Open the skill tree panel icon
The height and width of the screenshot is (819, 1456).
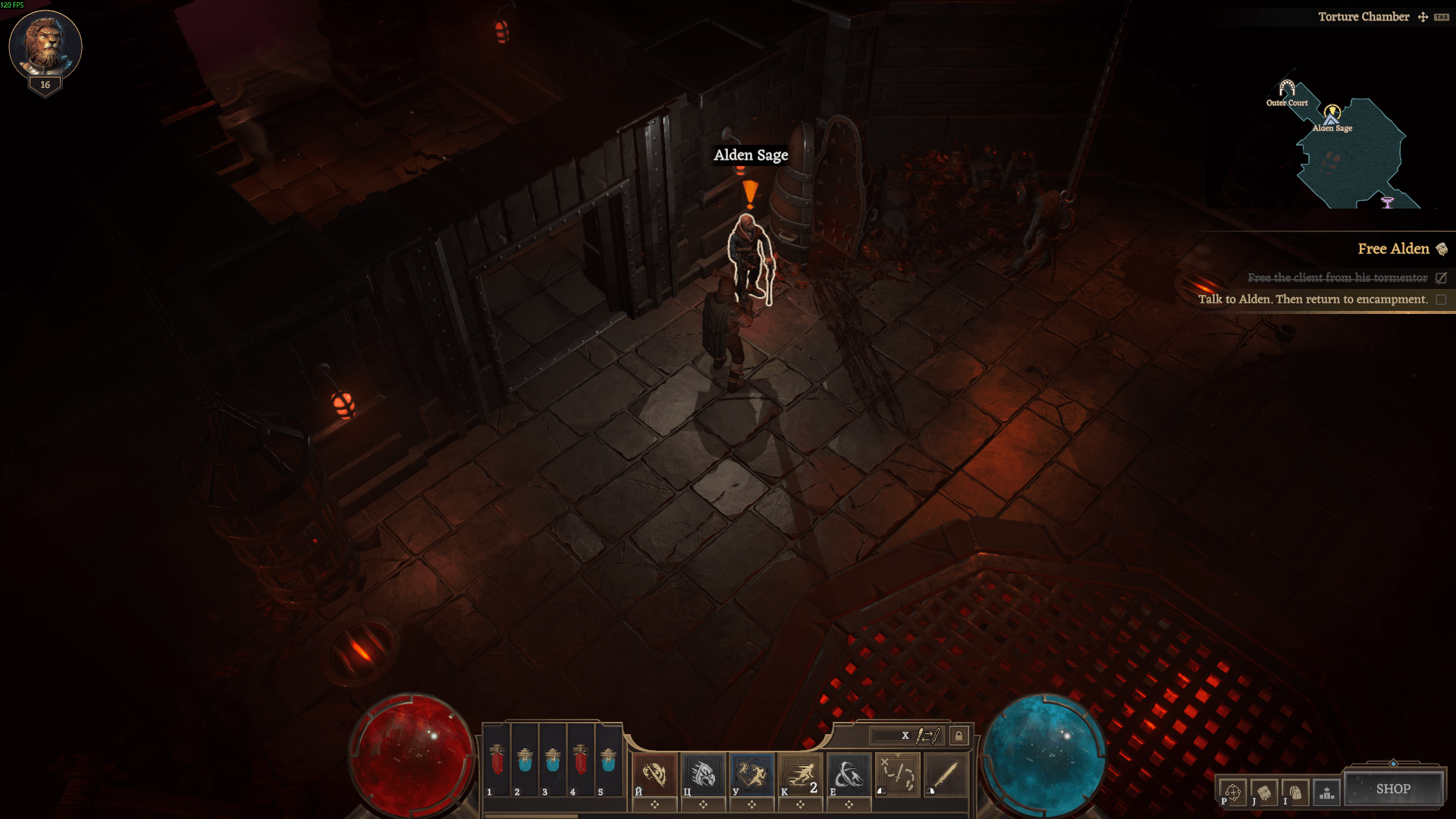1232,792
